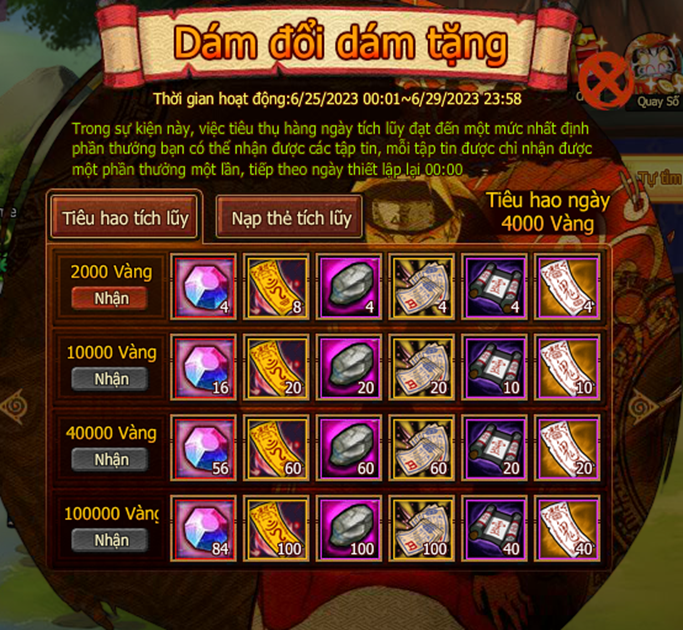The height and width of the screenshot is (630, 683).
Task: Inspect the yellow talisman with quantity 8
Action: [x=277, y=285]
